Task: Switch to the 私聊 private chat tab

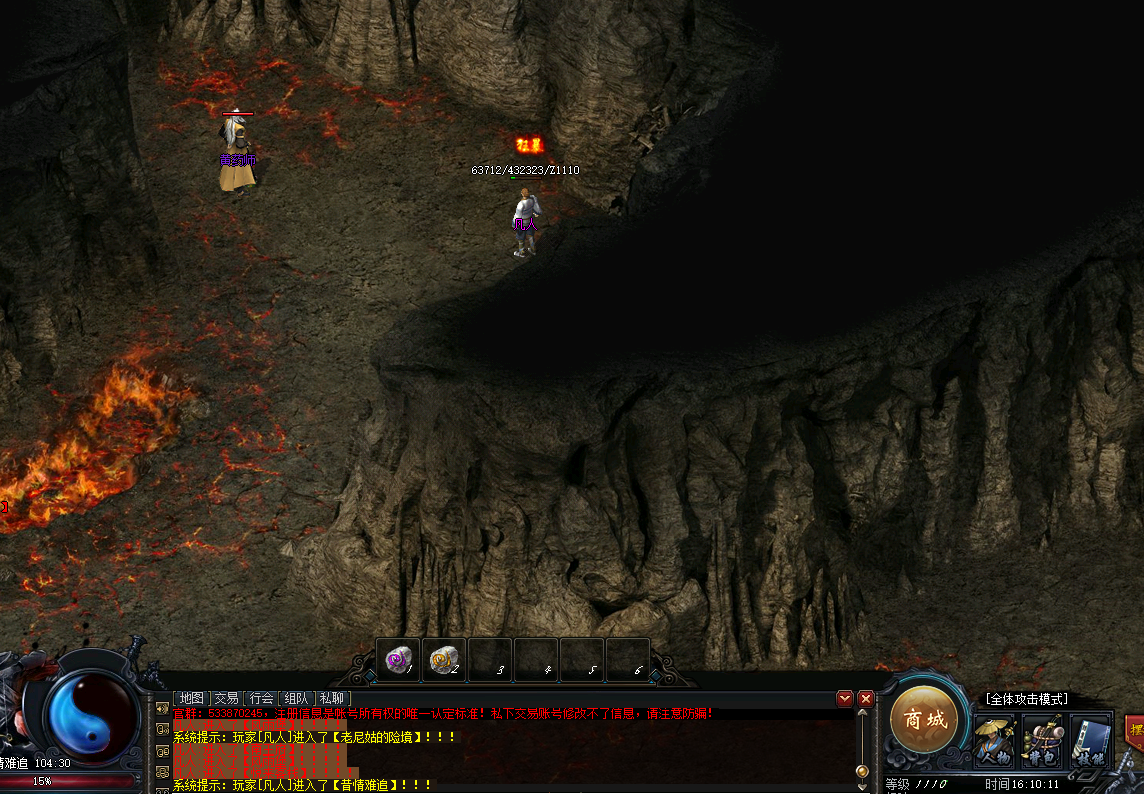Action: coord(331,698)
